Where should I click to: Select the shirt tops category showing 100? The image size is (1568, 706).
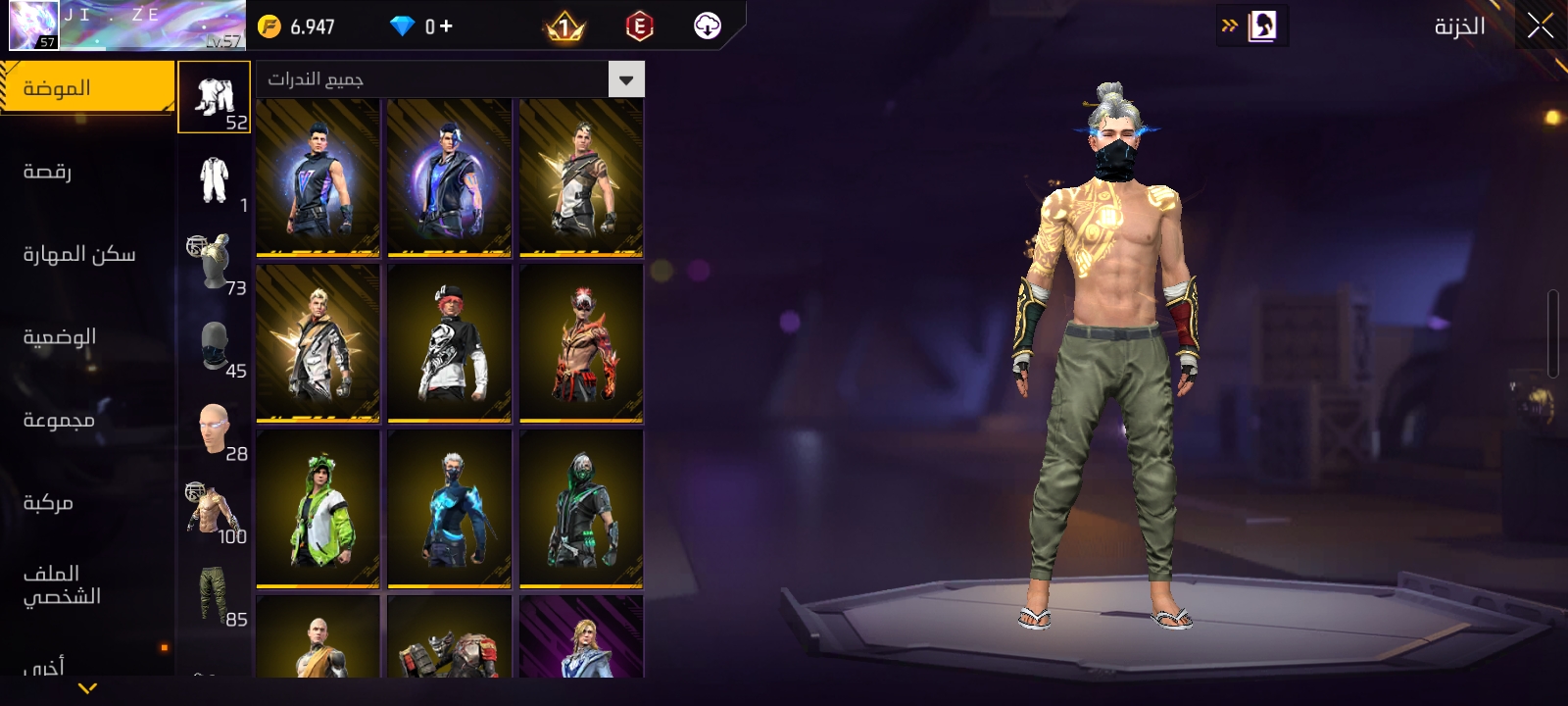[215, 512]
